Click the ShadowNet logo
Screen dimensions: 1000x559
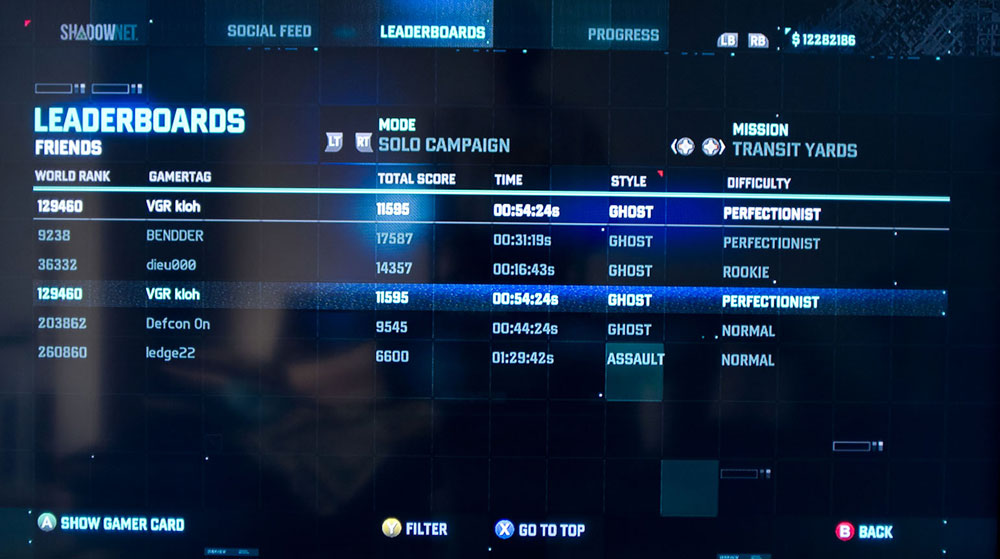click(x=98, y=32)
